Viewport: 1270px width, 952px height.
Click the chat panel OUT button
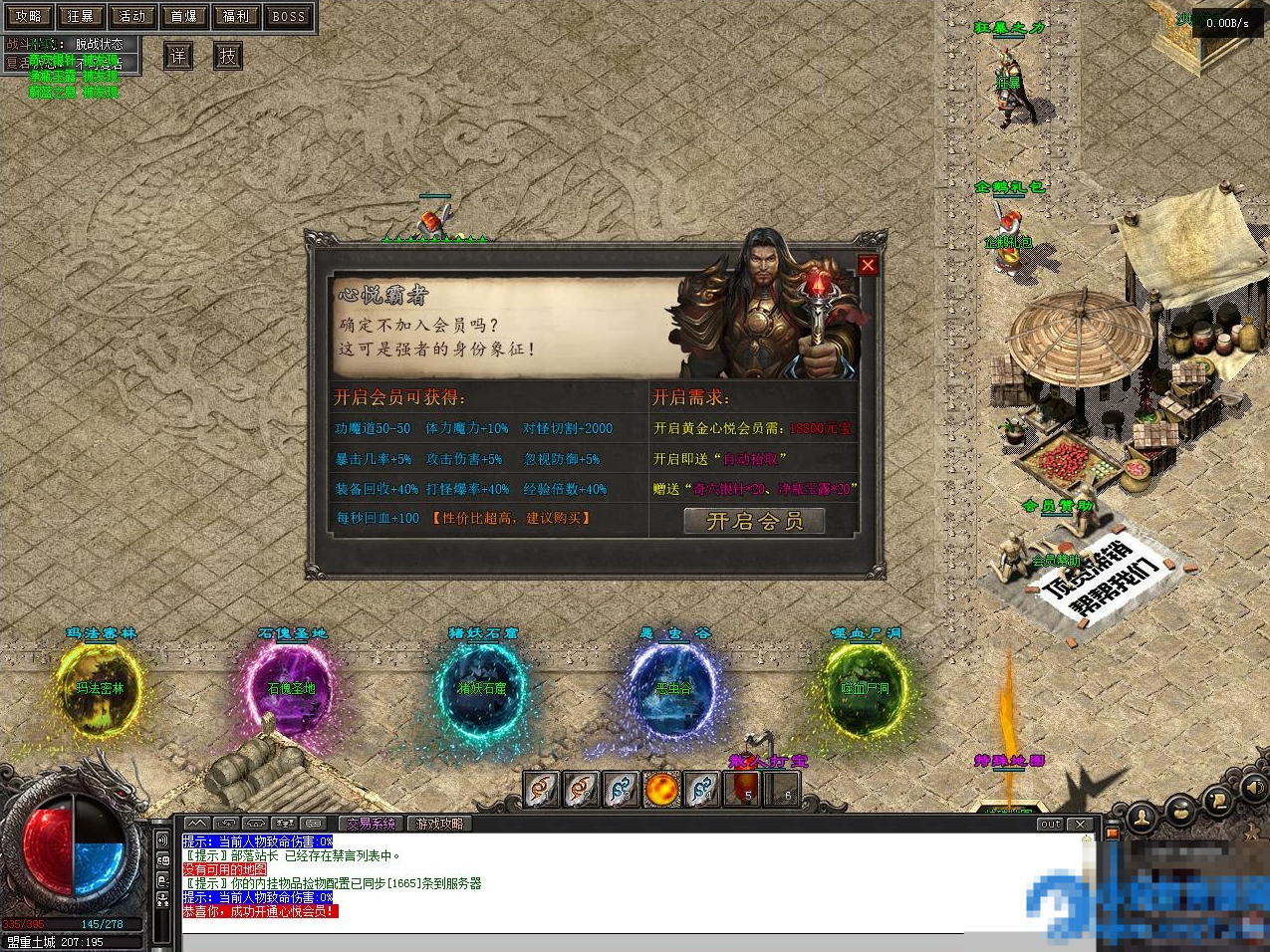pyautogui.click(x=1050, y=825)
